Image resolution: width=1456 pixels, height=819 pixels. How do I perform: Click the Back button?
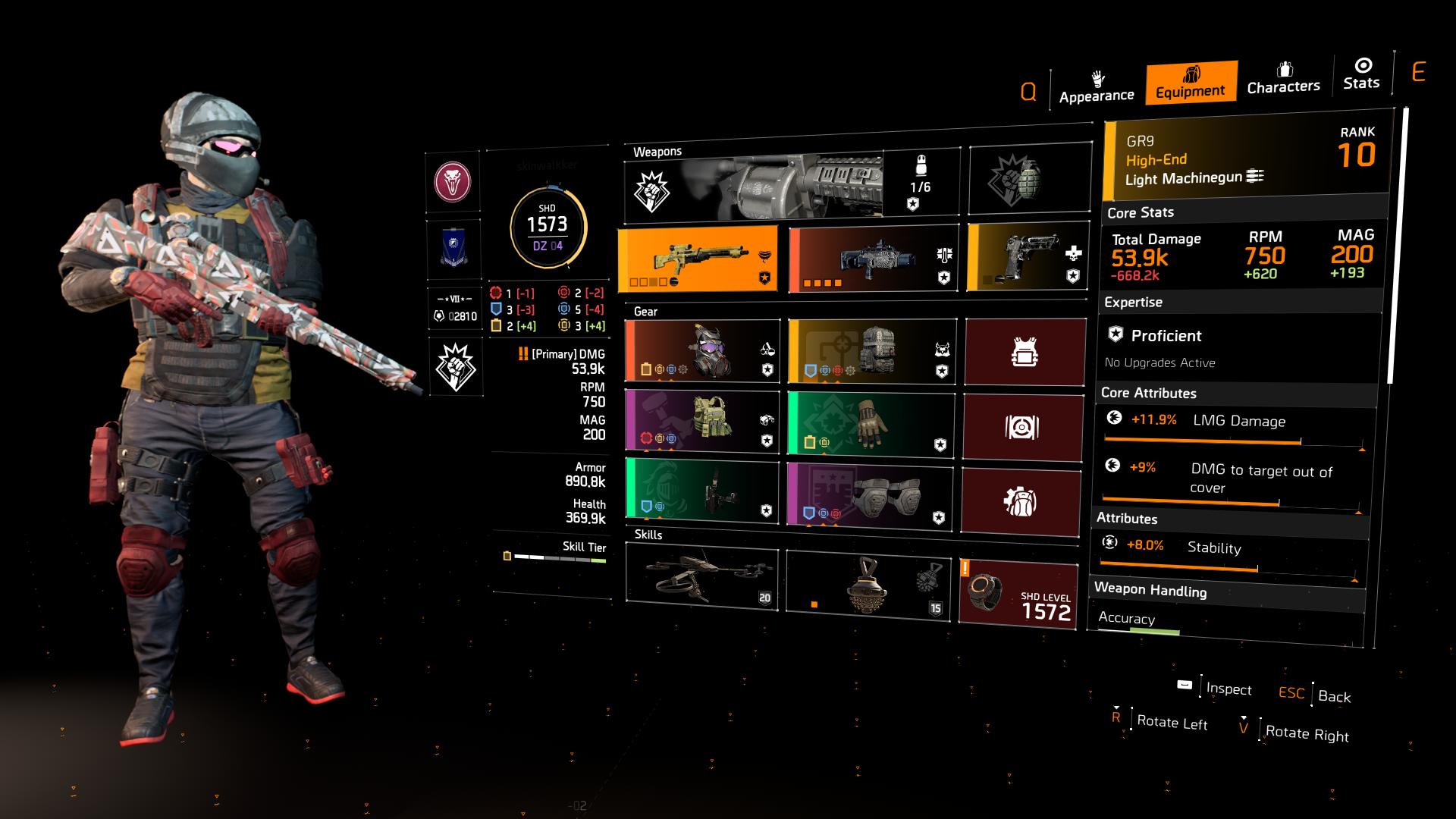[x=1333, y=696]
